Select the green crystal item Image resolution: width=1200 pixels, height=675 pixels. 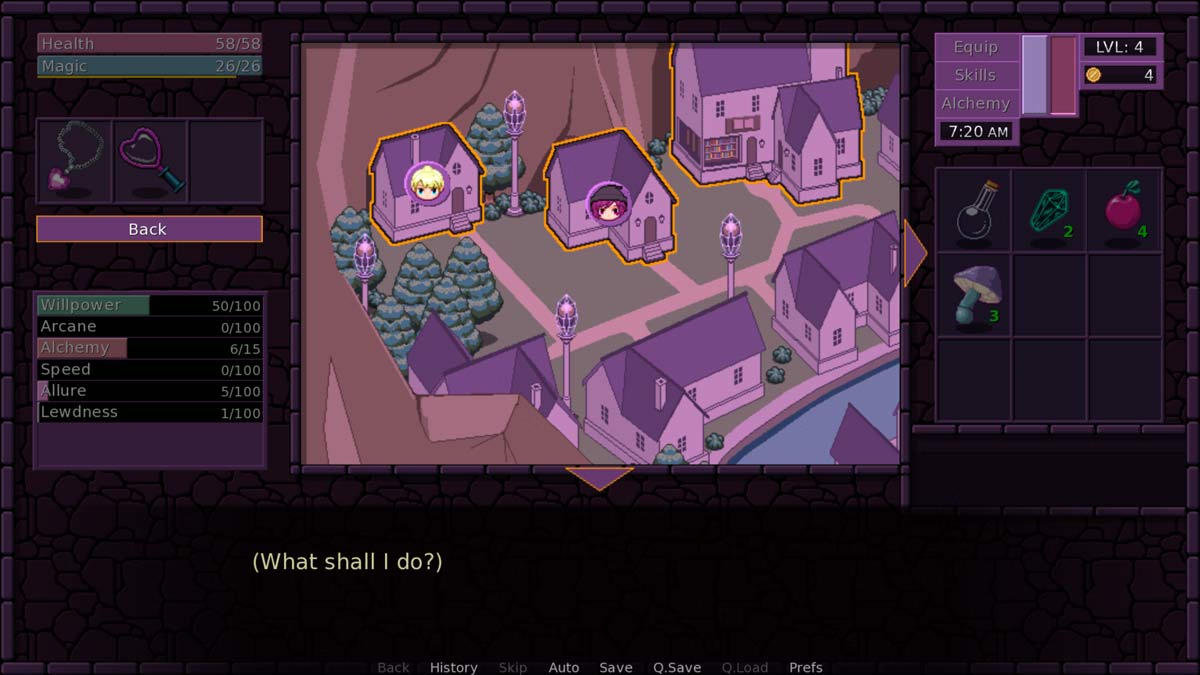(x=1049, y=212)
